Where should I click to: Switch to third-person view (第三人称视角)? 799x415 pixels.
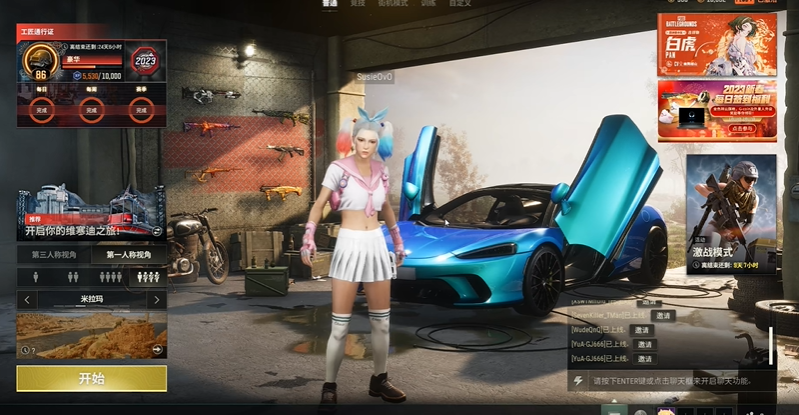(55, 255)
